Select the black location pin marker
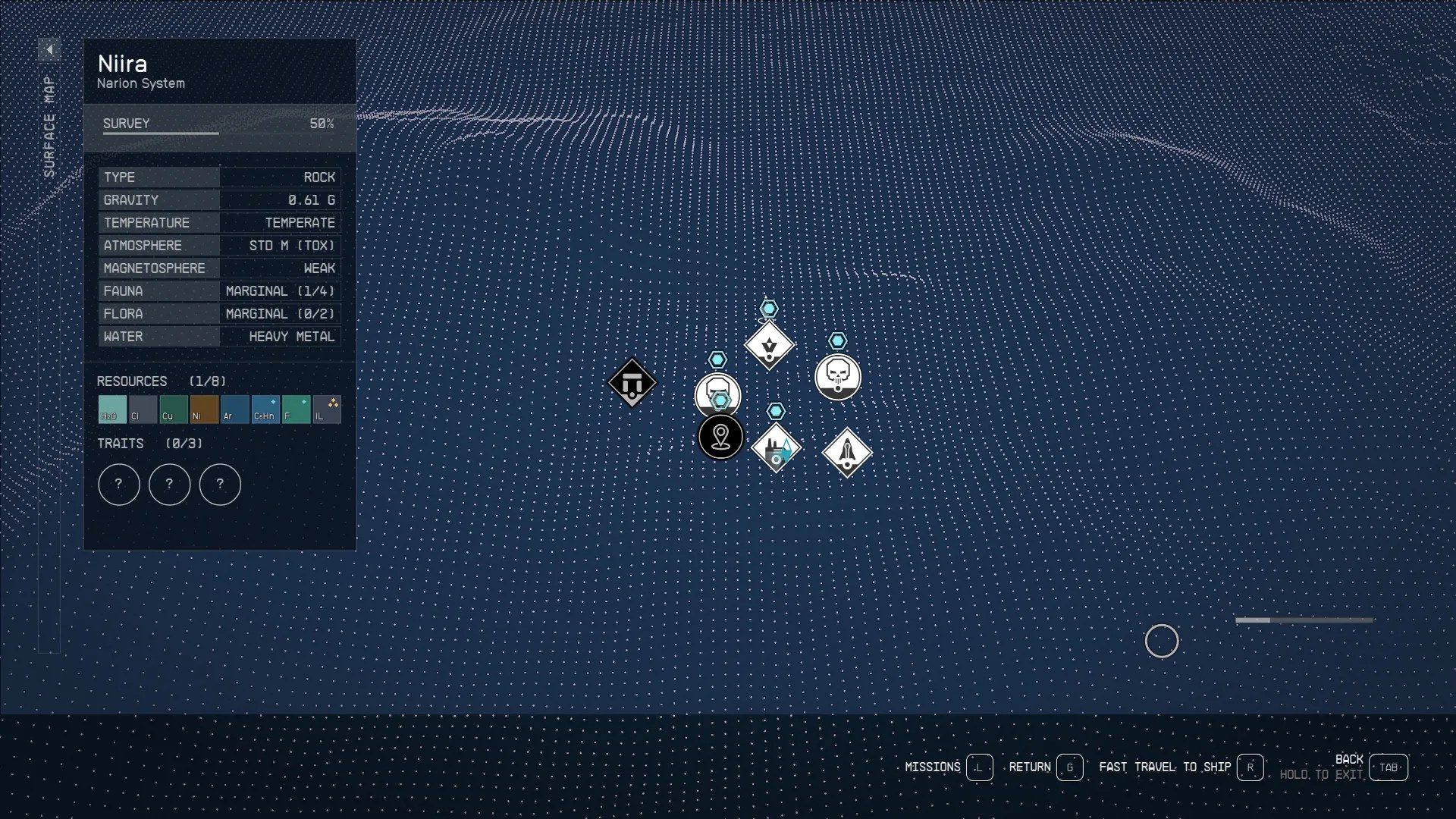 pyautogui.click(x=720, y=438)
